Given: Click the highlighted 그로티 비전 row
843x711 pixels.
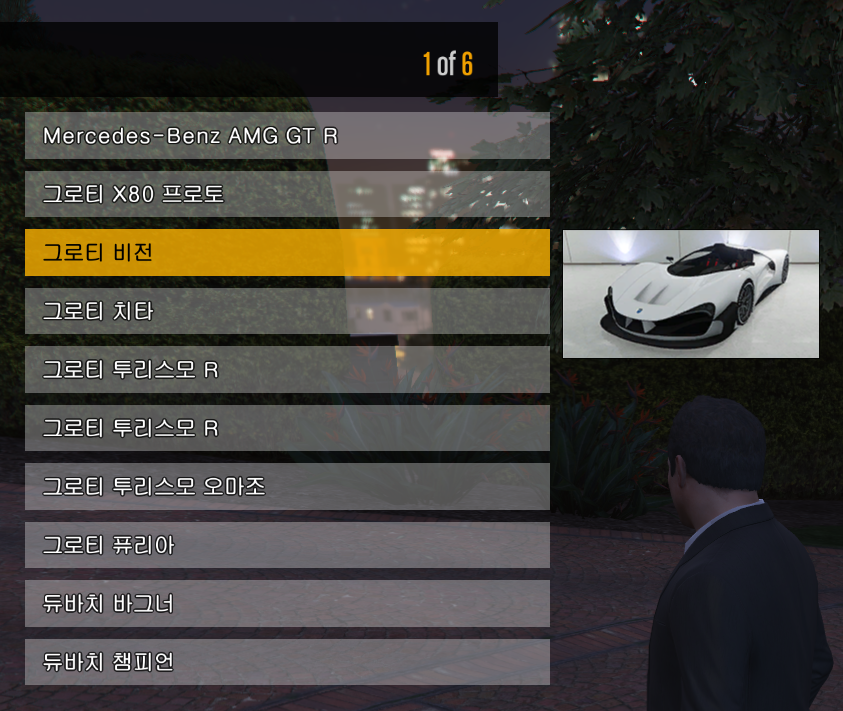Looking at the screenshot, I should tap(287, 253).
